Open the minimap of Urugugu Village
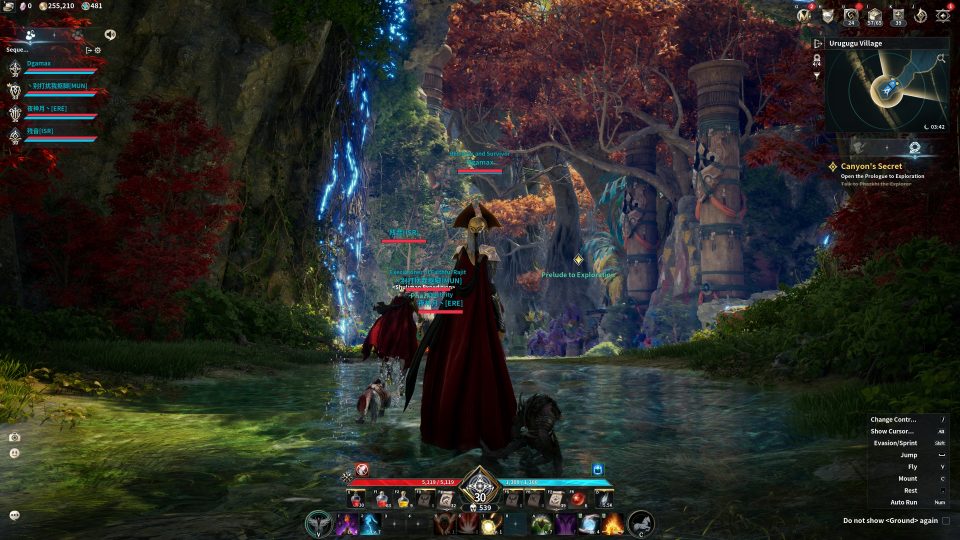This screenshot has width=960, height=540. (886, 91)
